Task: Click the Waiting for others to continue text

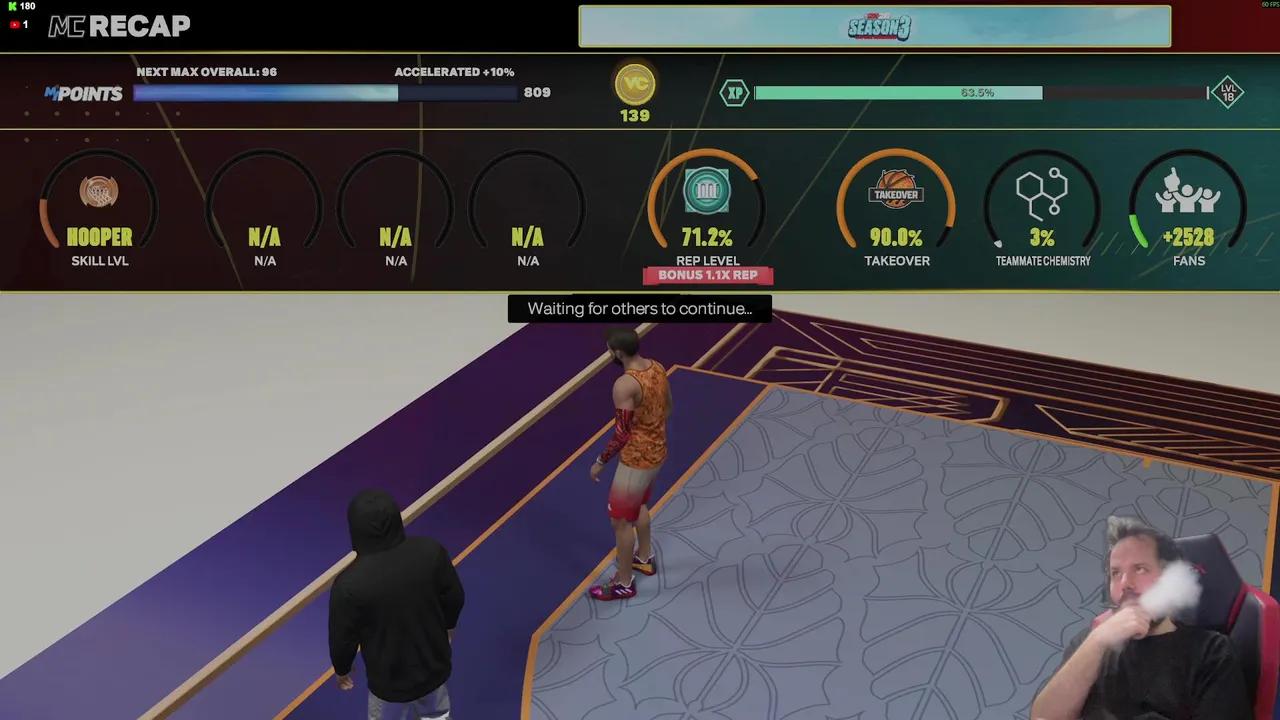Action: tap(639, 309)
